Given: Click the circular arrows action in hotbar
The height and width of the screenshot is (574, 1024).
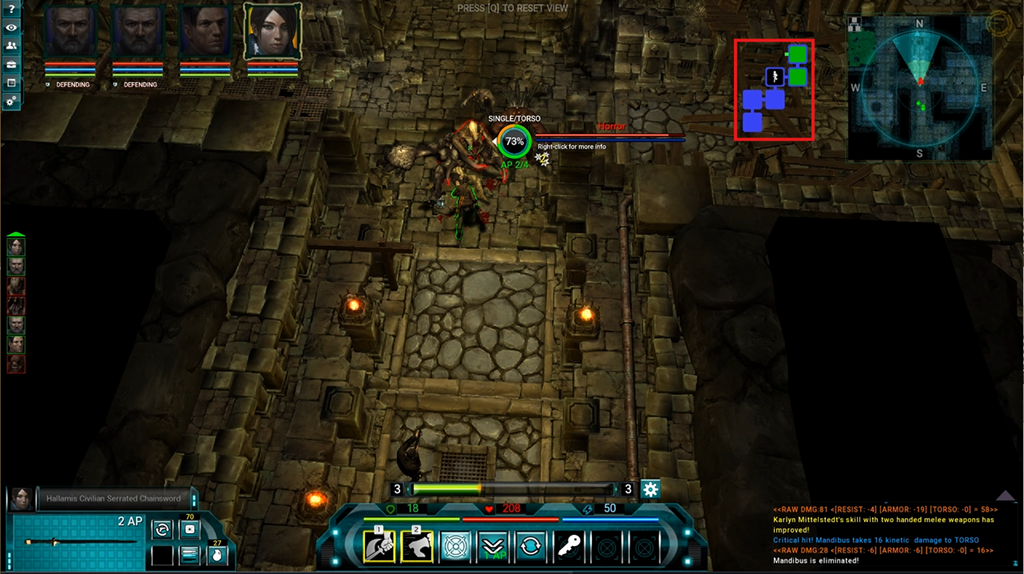Looking at the screenshot, I should coord(531,547).
